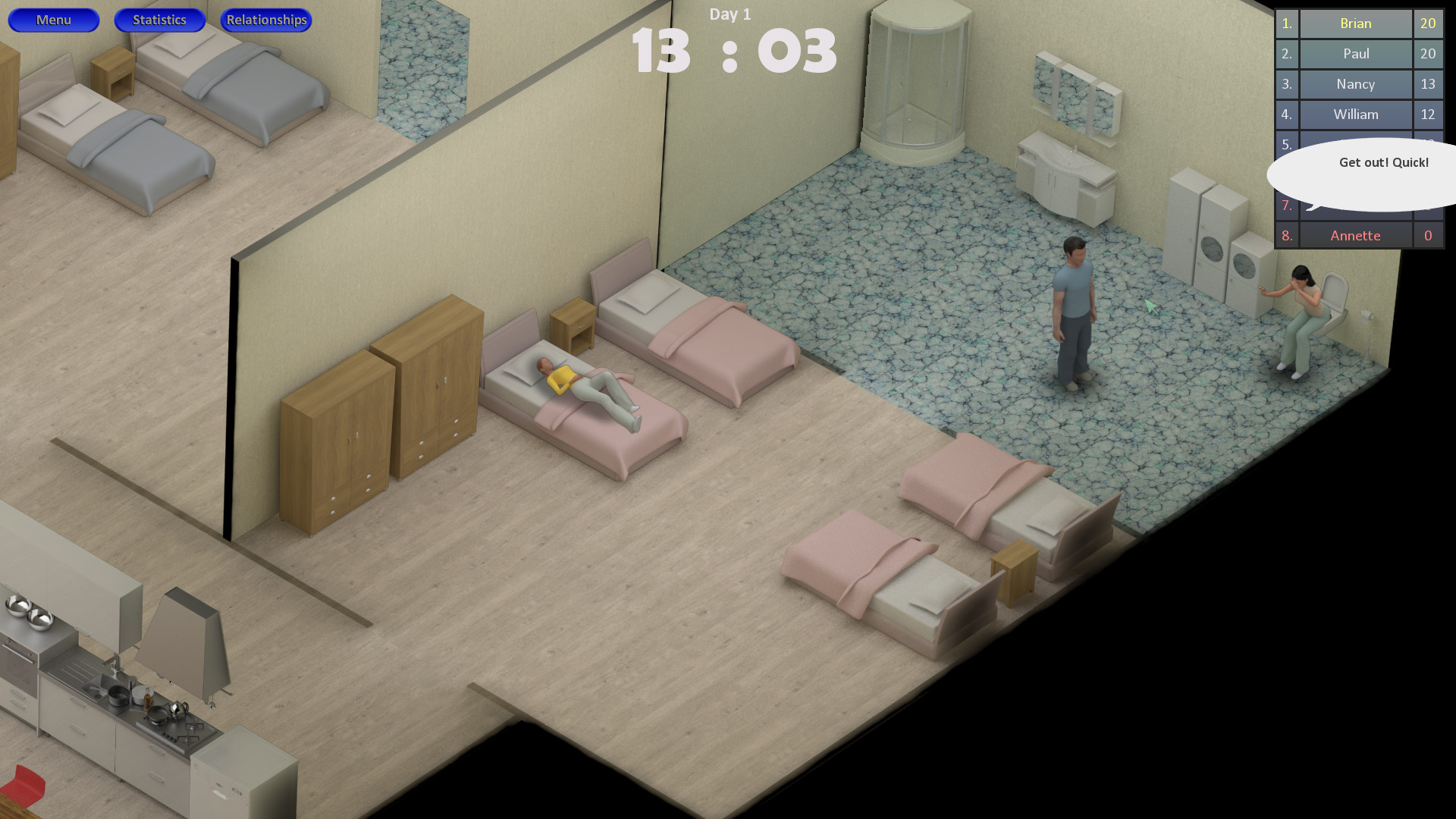Select Annette at the bottom of the leaderboard
This screenshot has width=1456, height=819.
(x=1354, y=235)
